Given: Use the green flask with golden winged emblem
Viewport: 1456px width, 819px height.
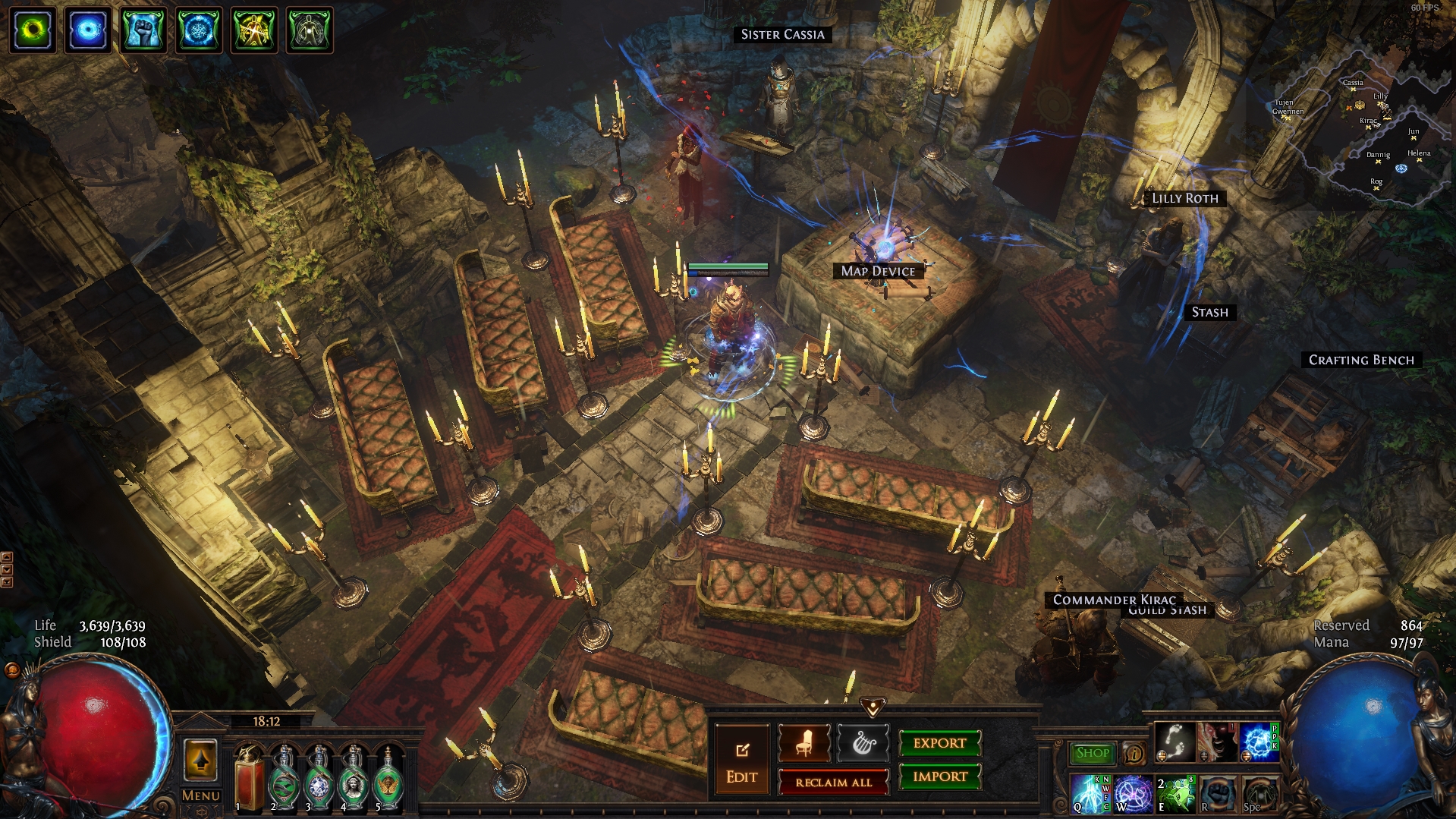Looking at the screenshot, I should [388, 780].
